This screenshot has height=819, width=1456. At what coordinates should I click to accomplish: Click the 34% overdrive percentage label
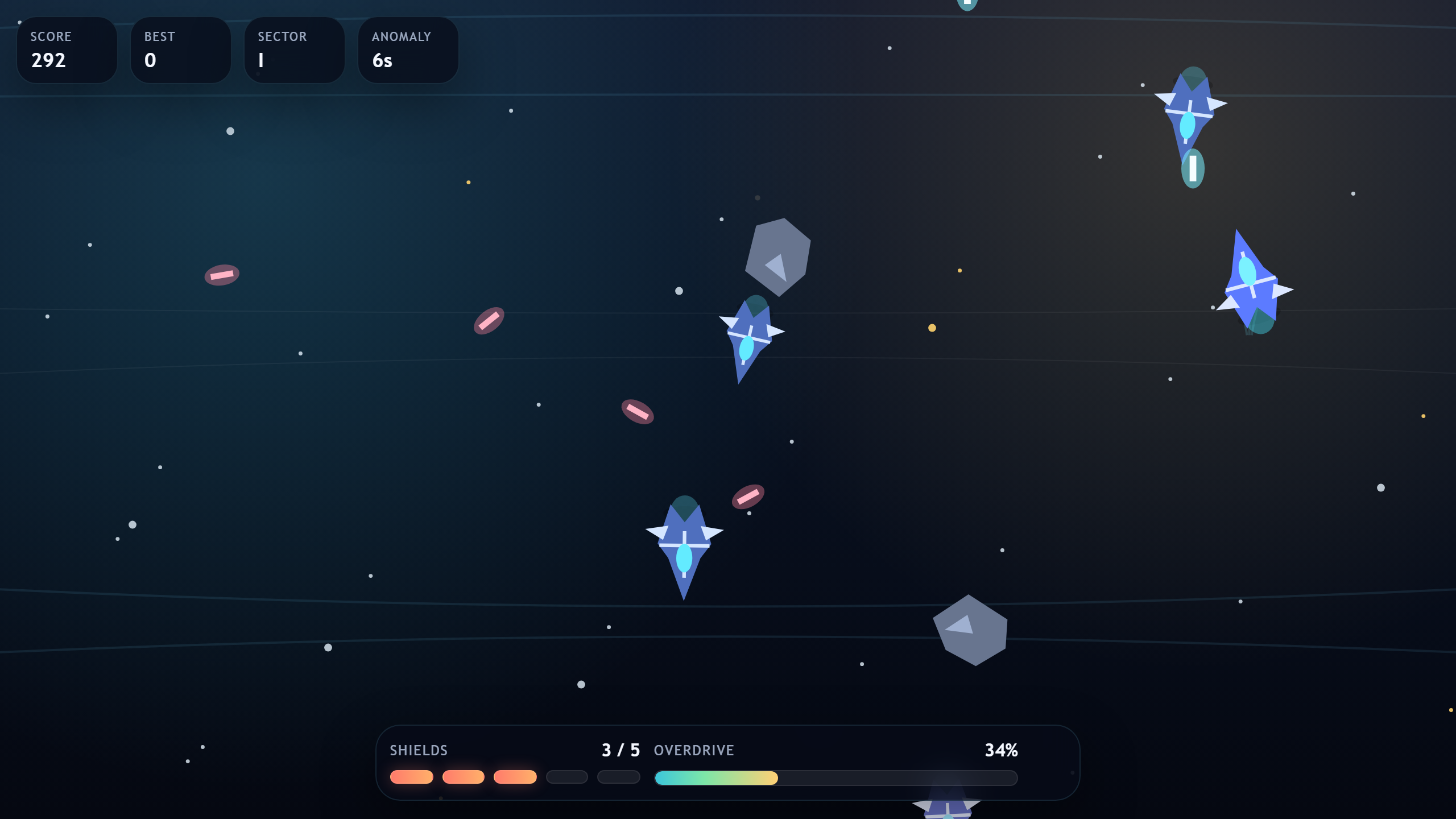click(1001, 750)
